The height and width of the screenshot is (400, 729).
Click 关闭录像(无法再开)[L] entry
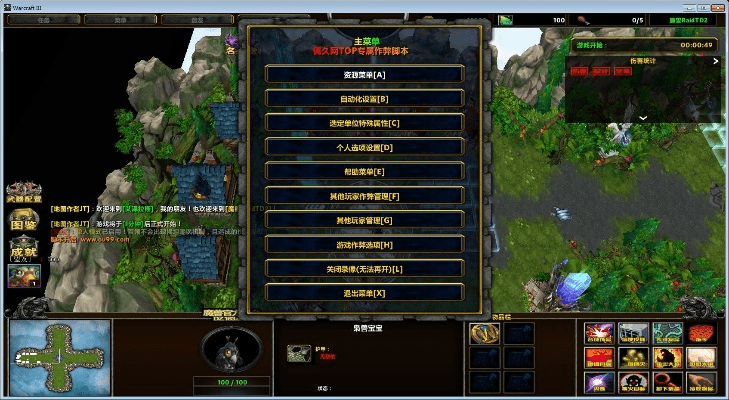(x=364, y=268)
